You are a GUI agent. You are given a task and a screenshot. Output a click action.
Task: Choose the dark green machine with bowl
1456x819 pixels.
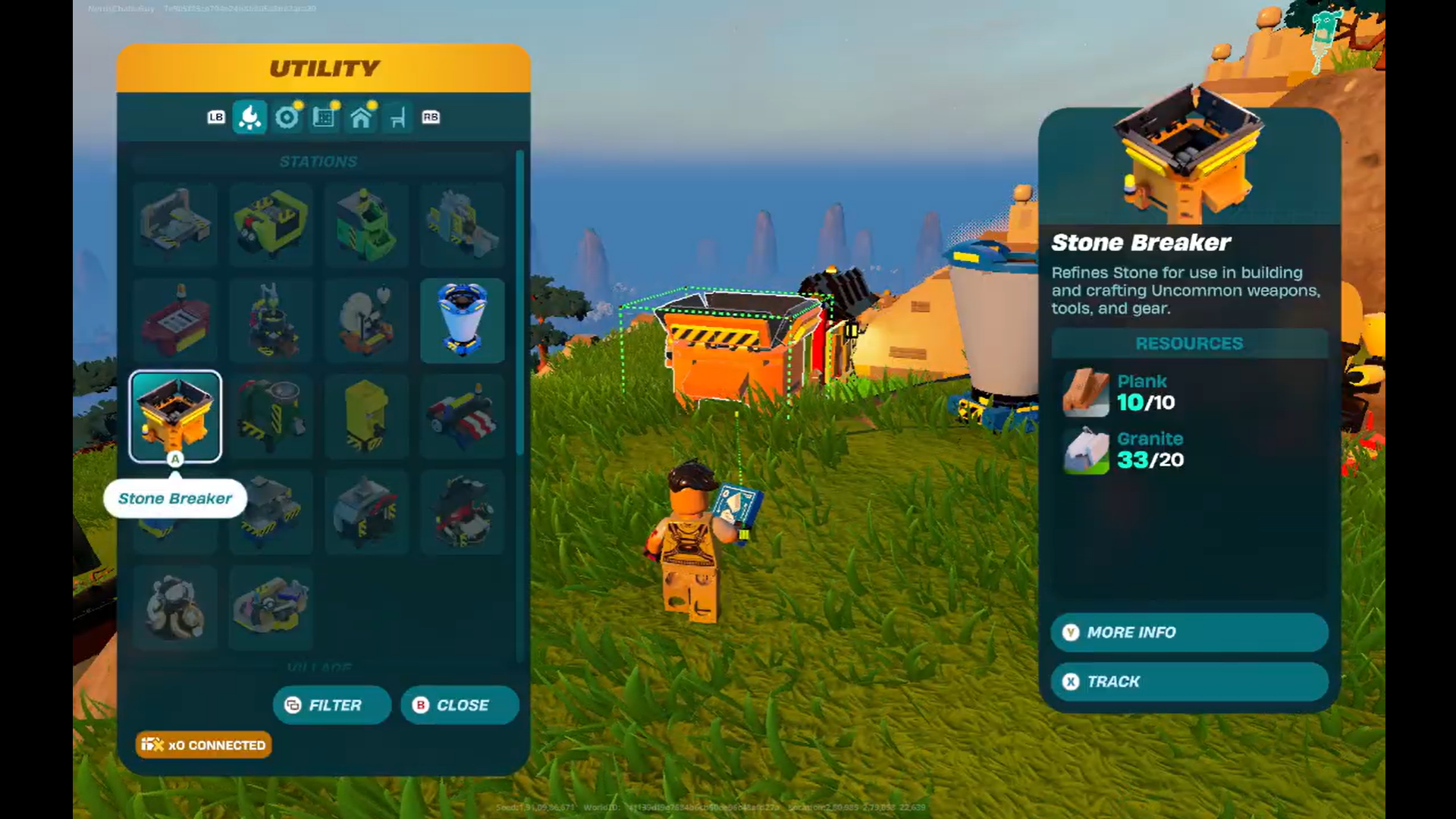(x=271, y=416)
